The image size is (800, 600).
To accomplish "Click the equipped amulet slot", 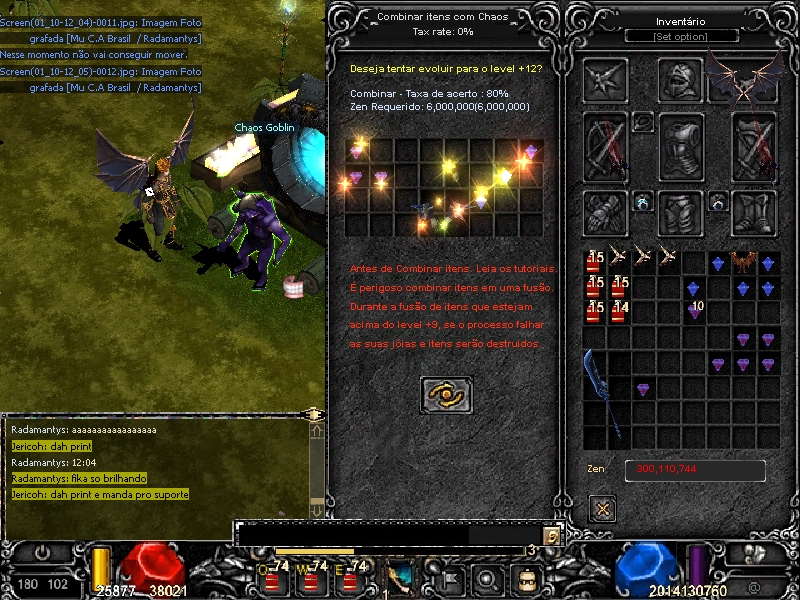I will coord(644,122).
